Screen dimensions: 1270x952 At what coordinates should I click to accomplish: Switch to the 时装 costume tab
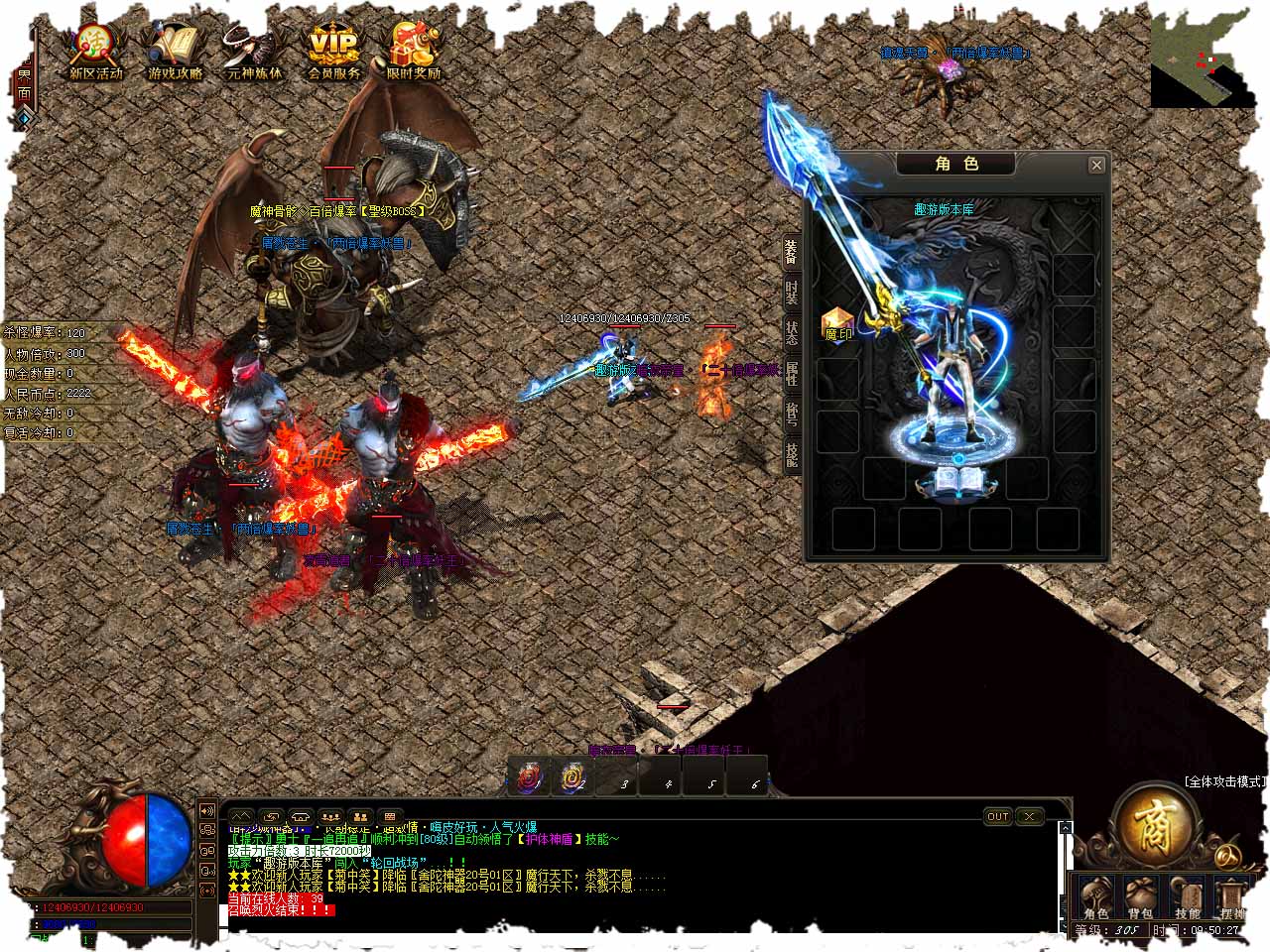pyautogui.click(x=792, y=293)
